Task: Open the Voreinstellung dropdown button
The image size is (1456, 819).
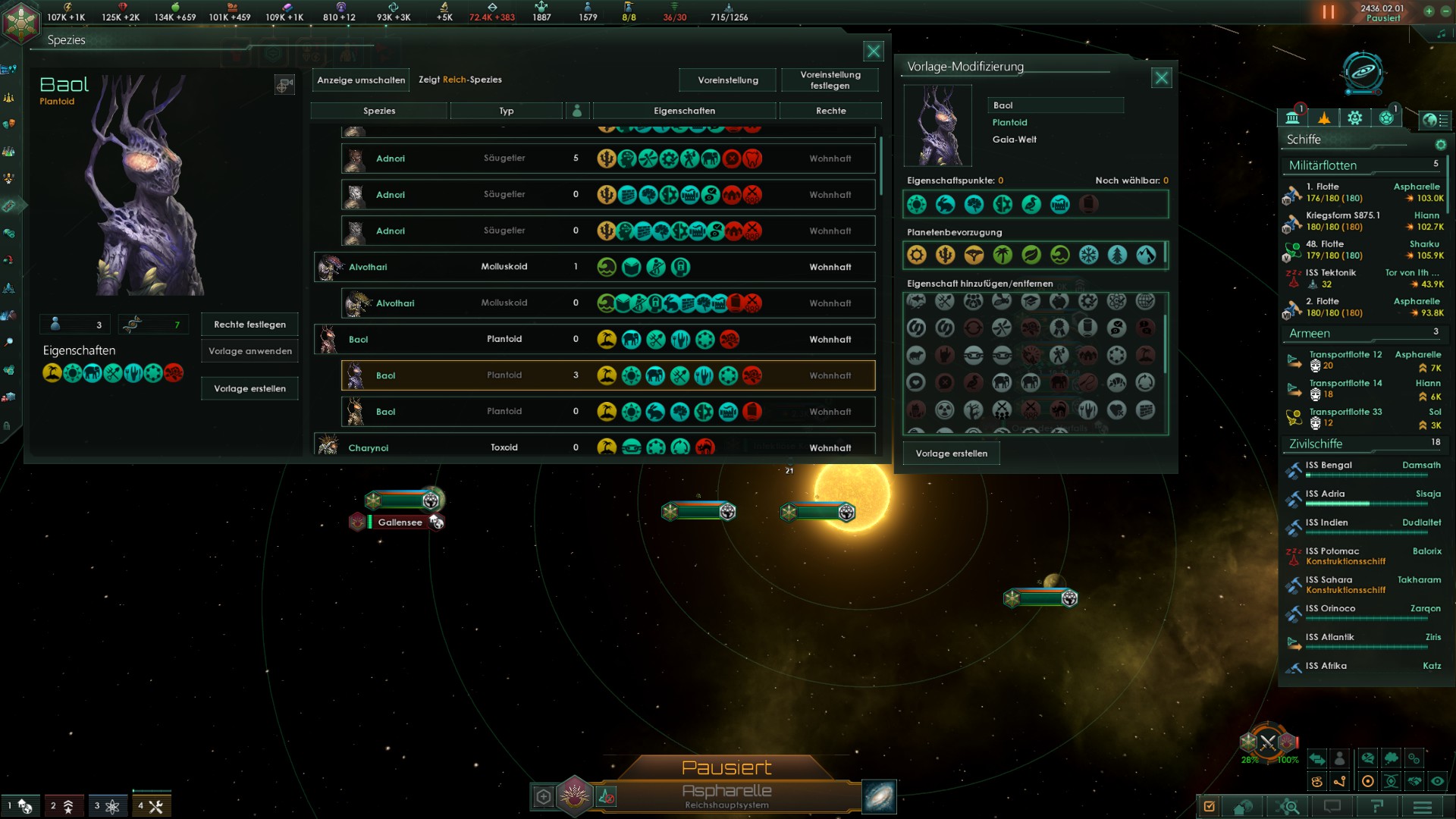Action: pos(726,80)
